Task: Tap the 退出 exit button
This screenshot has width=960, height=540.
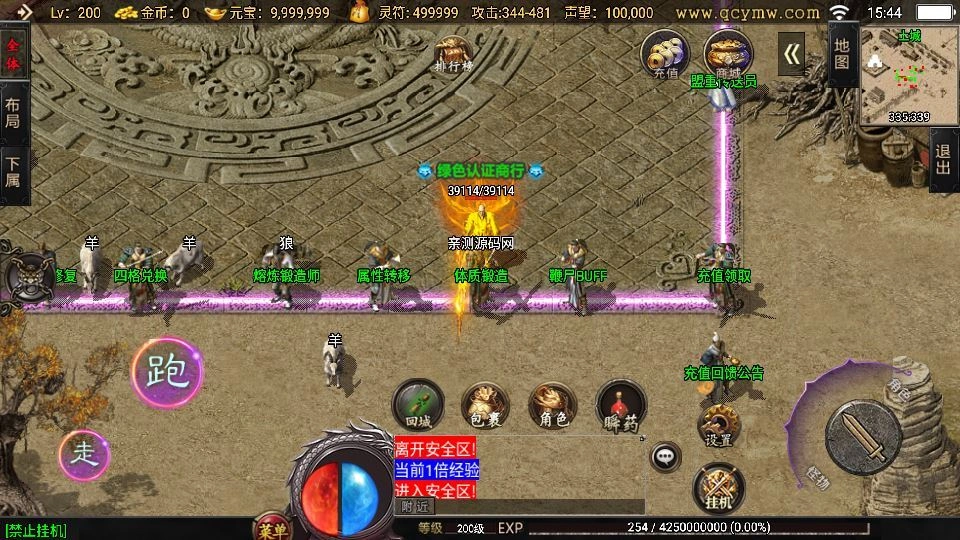Action: pyautogui.click(x=943, y=160)
